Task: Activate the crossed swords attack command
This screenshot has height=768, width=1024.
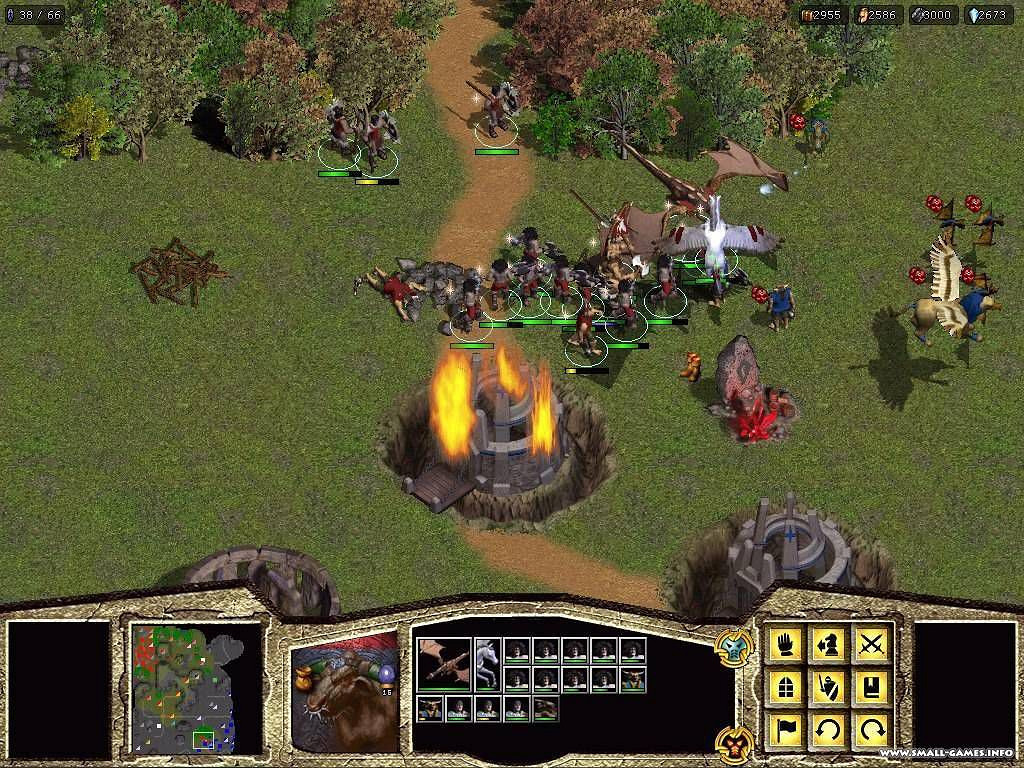Action: (x=872, y=644)
